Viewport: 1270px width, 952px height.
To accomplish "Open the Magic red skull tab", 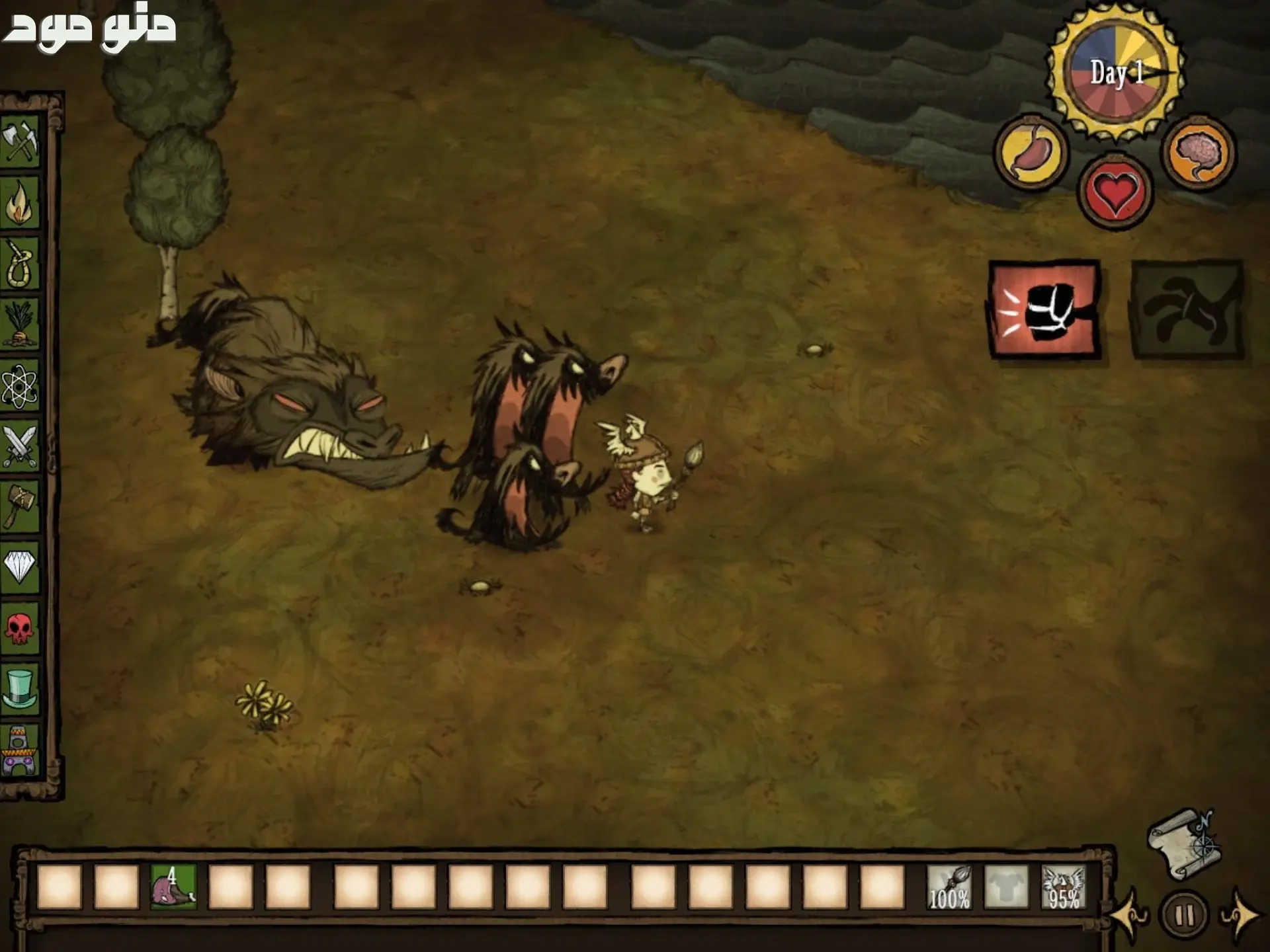I will [21, 628].
